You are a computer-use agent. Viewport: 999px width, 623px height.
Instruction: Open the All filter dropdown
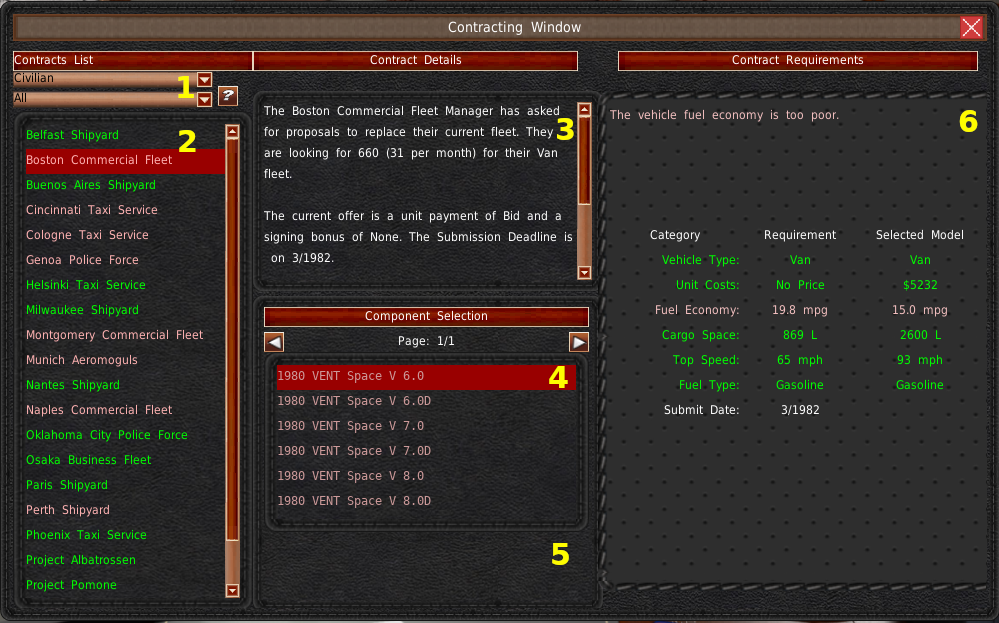205,99
